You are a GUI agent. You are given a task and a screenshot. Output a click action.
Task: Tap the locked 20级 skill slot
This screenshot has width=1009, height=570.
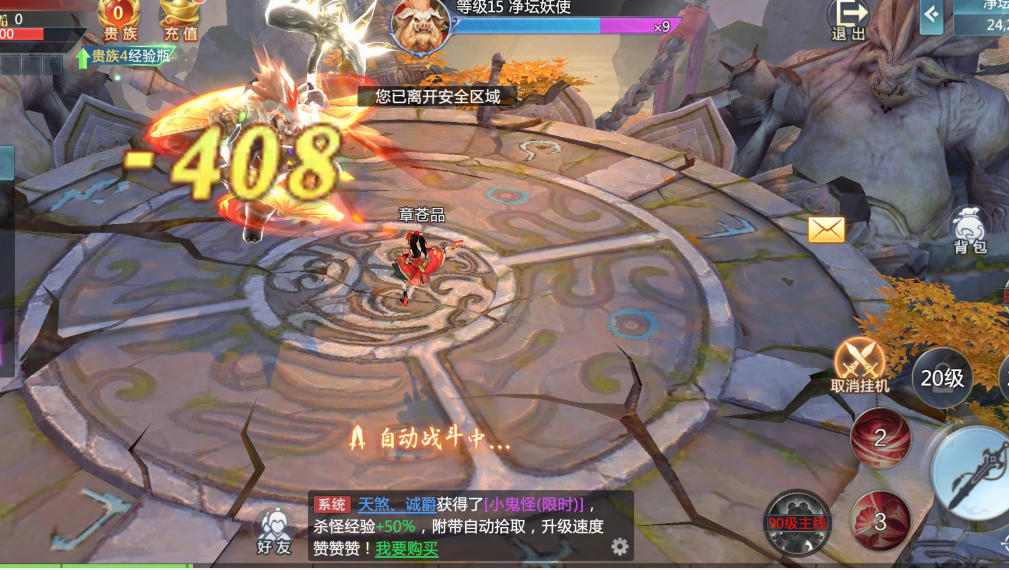click(942, 378)
